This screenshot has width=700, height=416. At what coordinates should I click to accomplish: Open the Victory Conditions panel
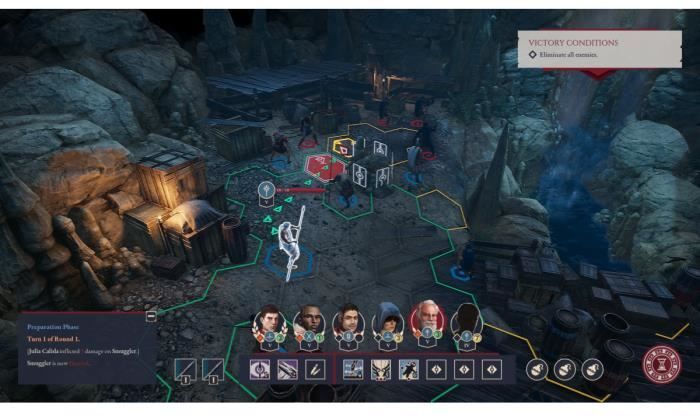[x=598, y=48]
